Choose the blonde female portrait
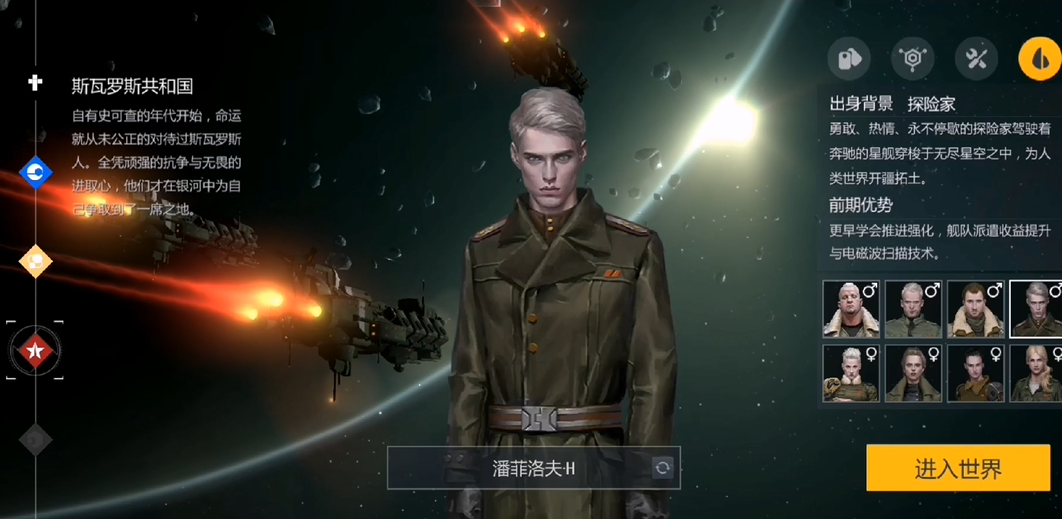Image resolution: width=1062 pixels, height=519 pixels. point(1037,373)
